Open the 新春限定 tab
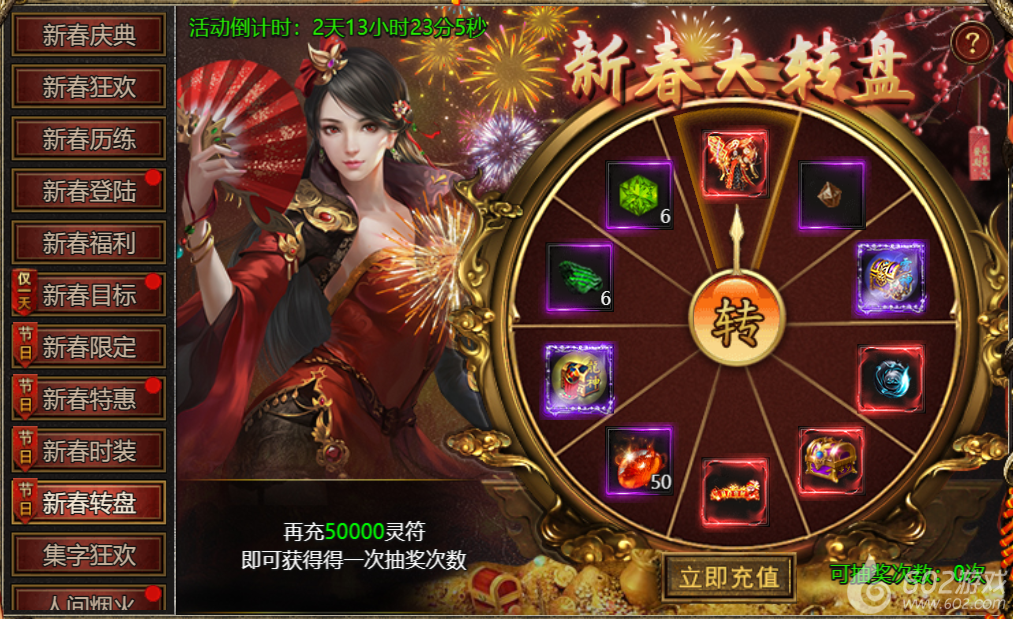 tap(88, 347)
